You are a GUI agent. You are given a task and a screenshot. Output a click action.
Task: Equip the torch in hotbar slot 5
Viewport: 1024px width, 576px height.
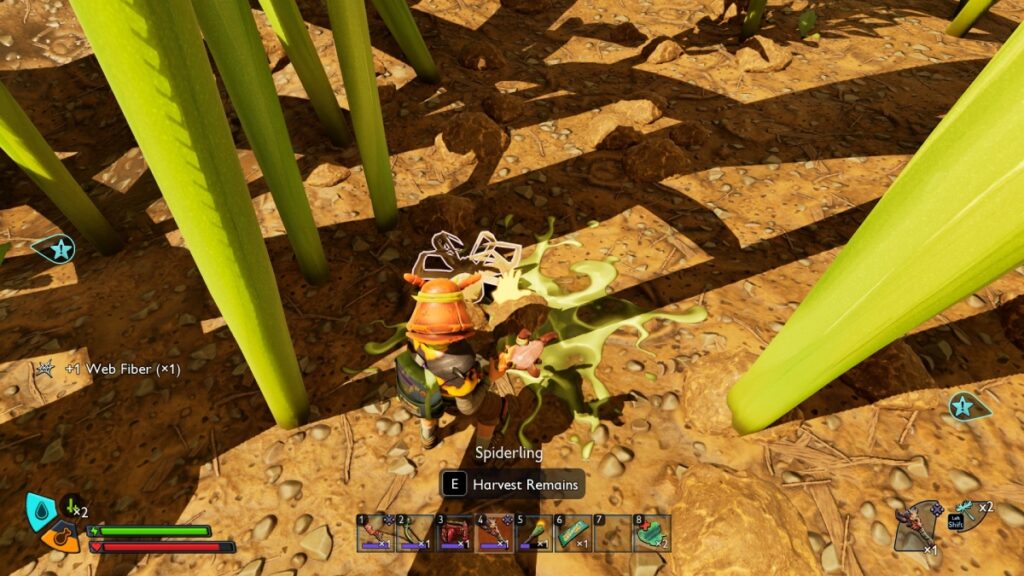coord(534,533)
